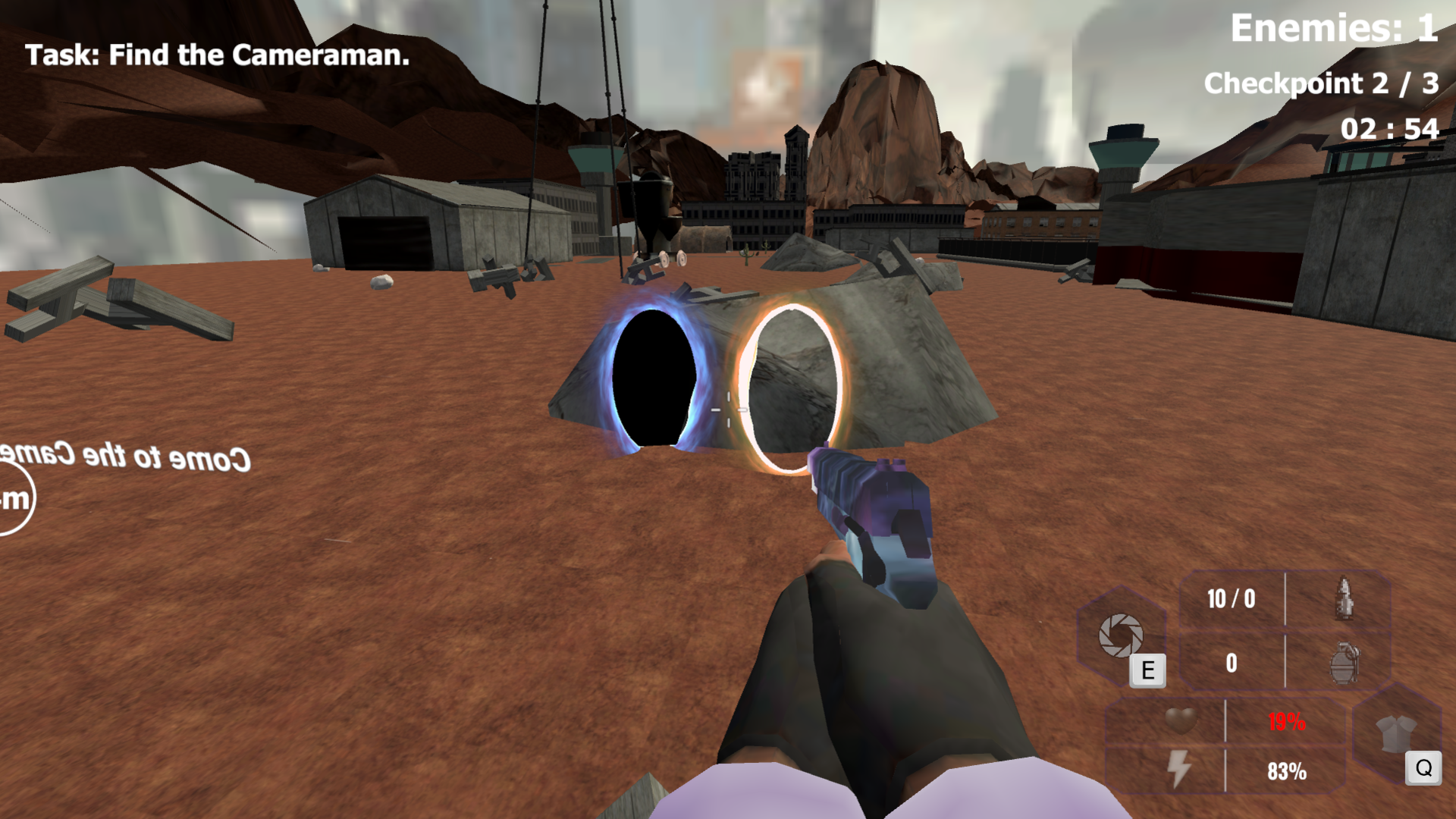Toggle the blue portal open
This screenshot has width=1456, height=819.
(654, 378)
